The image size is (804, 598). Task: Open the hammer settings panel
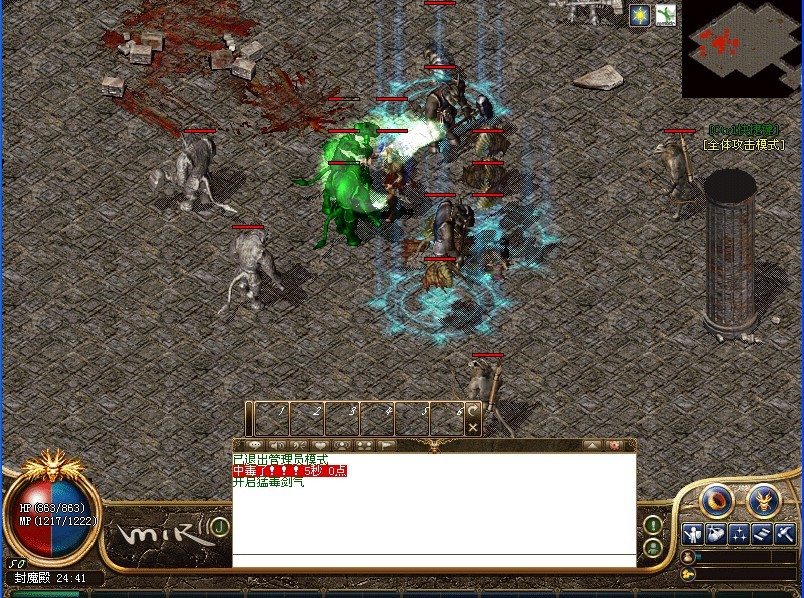pos(785,534)
